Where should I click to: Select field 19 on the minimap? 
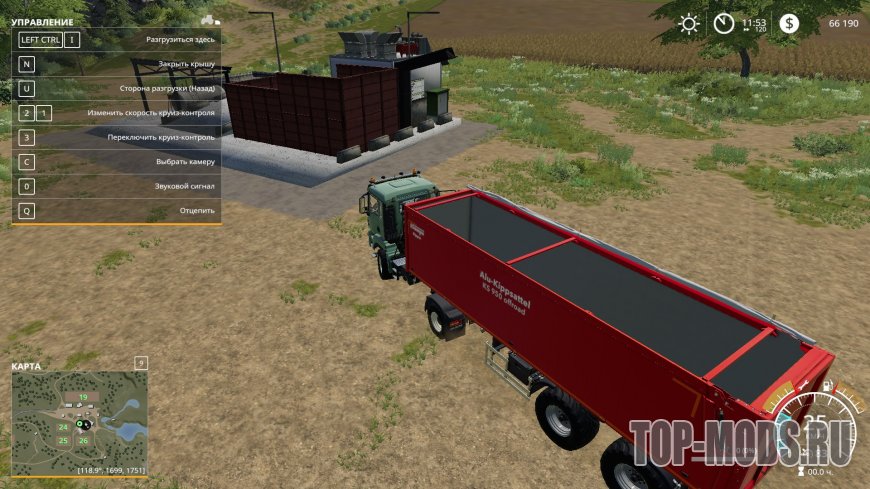point(83,398)
